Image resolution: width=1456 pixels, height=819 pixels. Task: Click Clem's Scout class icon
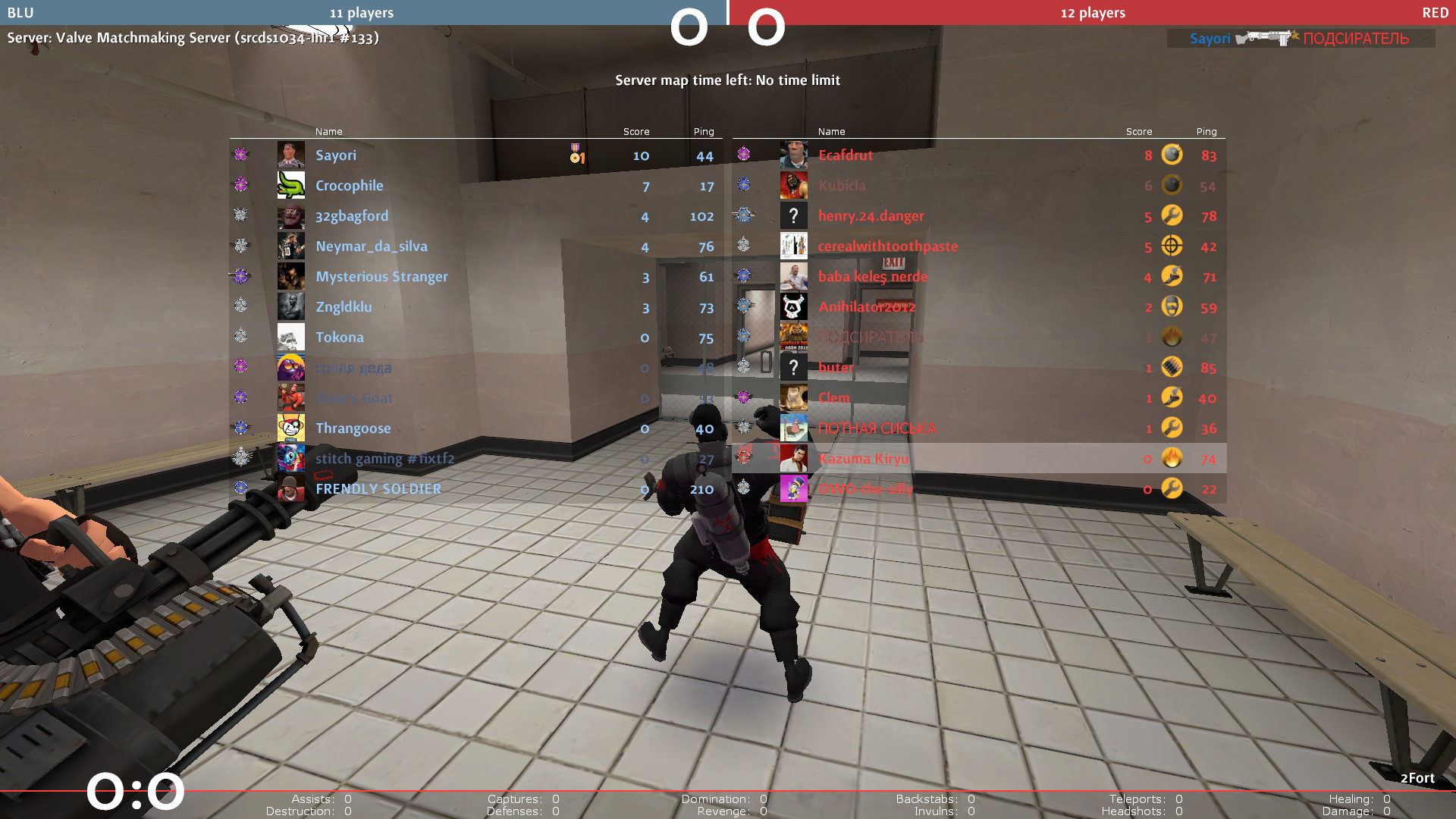pyautogui.click(x=1171, y=397)
